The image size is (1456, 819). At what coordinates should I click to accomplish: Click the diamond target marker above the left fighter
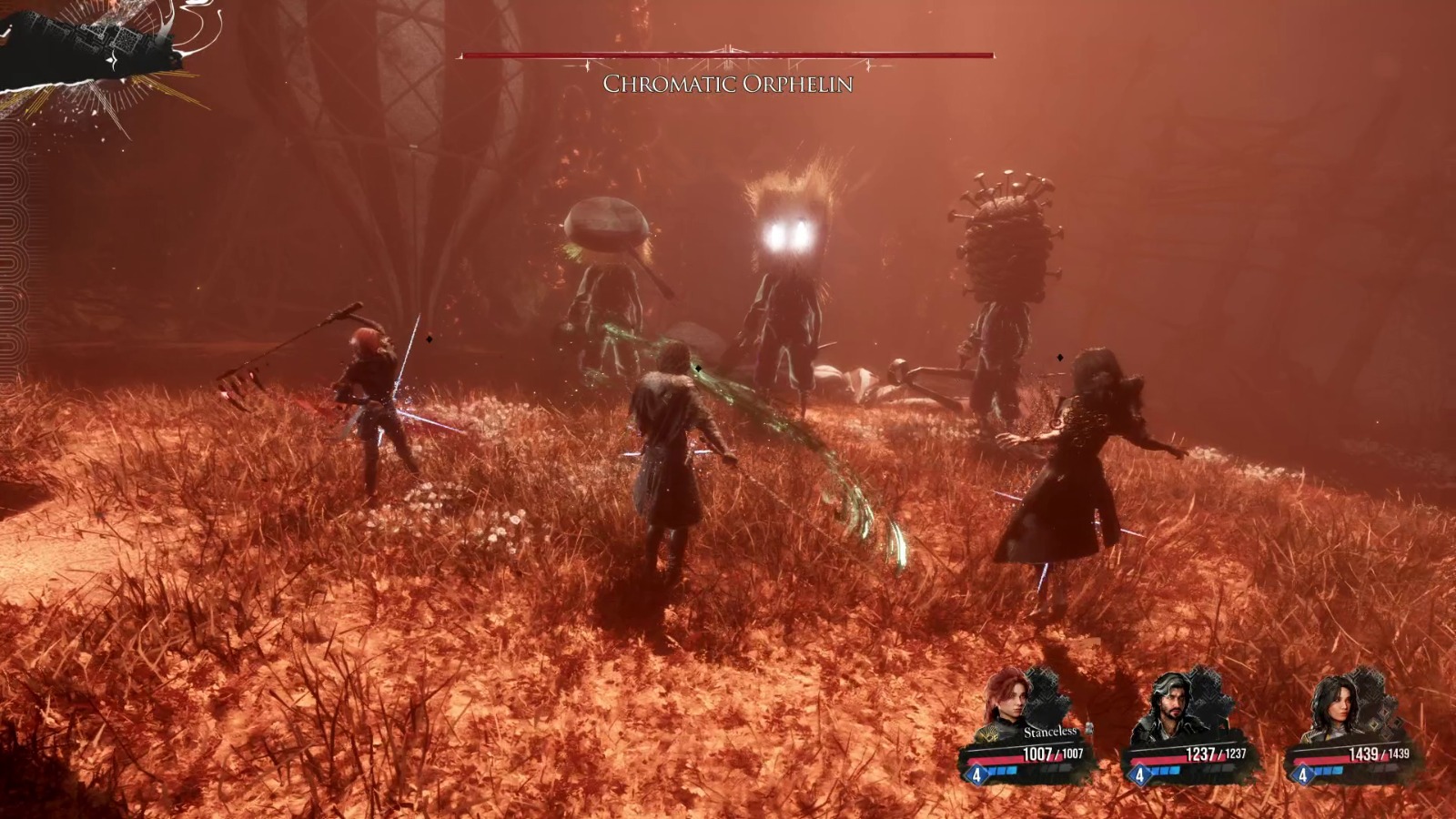click(x=429, y=339)
